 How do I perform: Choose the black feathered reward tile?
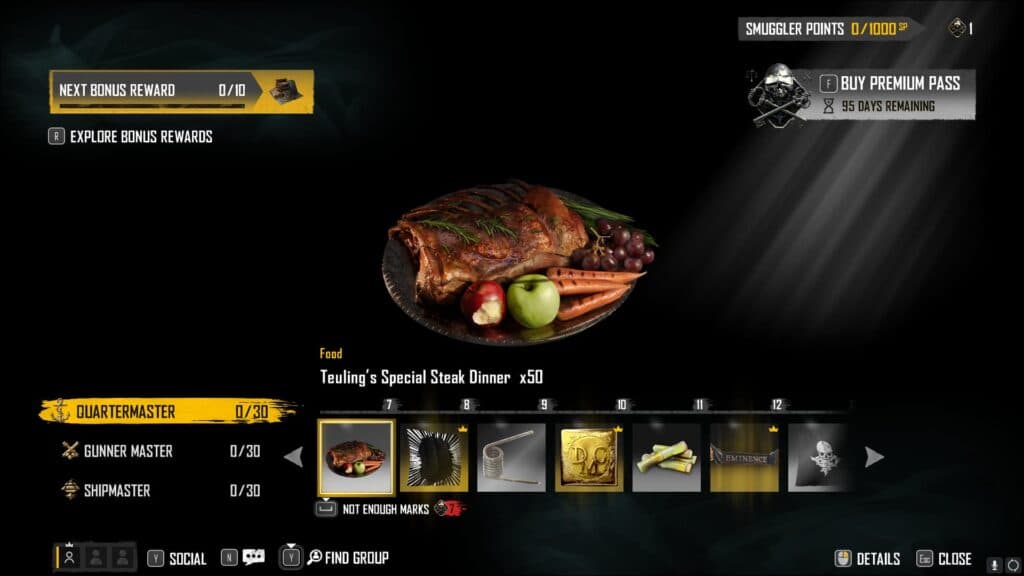pos(434,457)
